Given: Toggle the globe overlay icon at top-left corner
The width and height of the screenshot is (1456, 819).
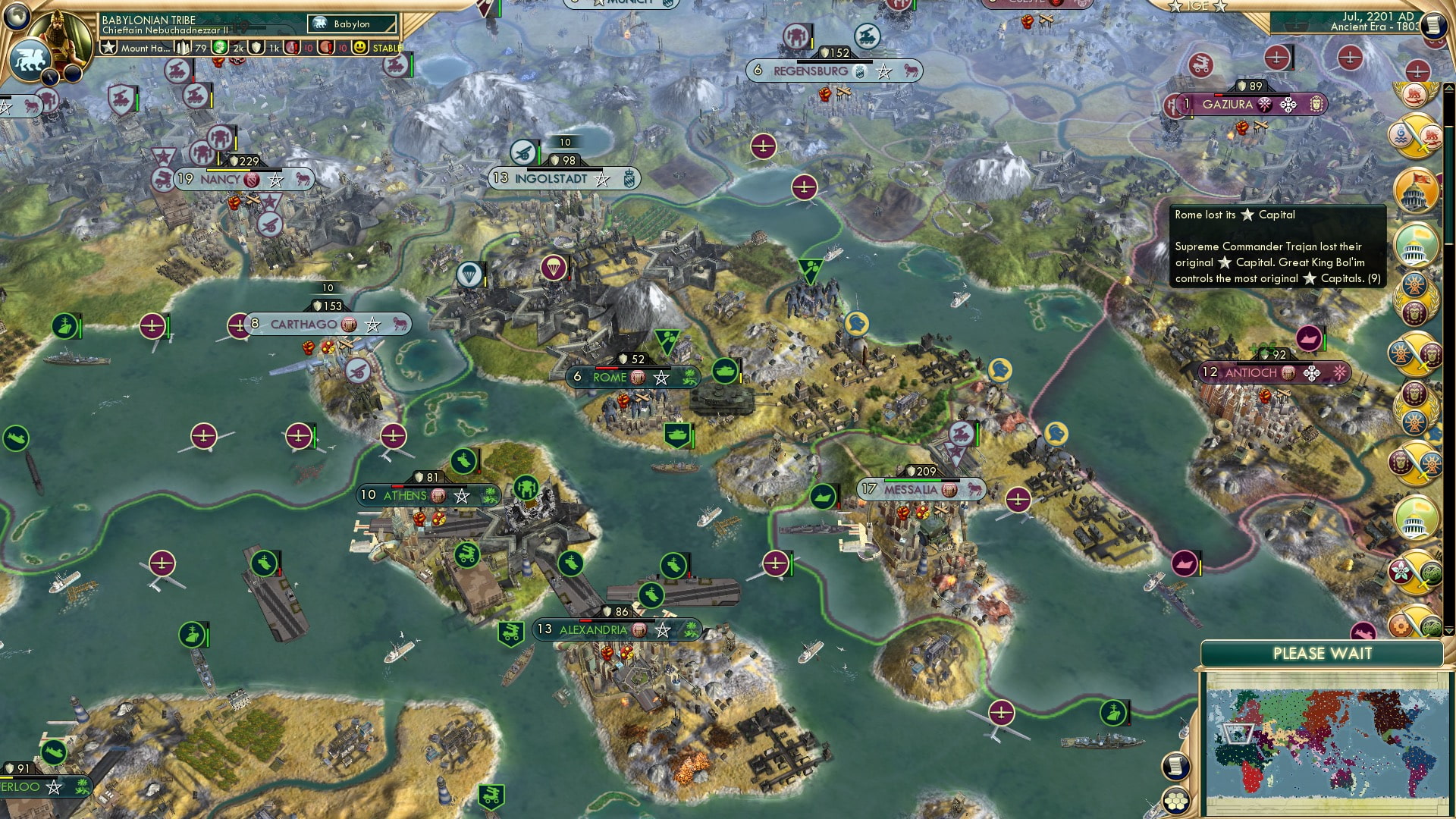Looking at the screenshot, I should point(17,15).
